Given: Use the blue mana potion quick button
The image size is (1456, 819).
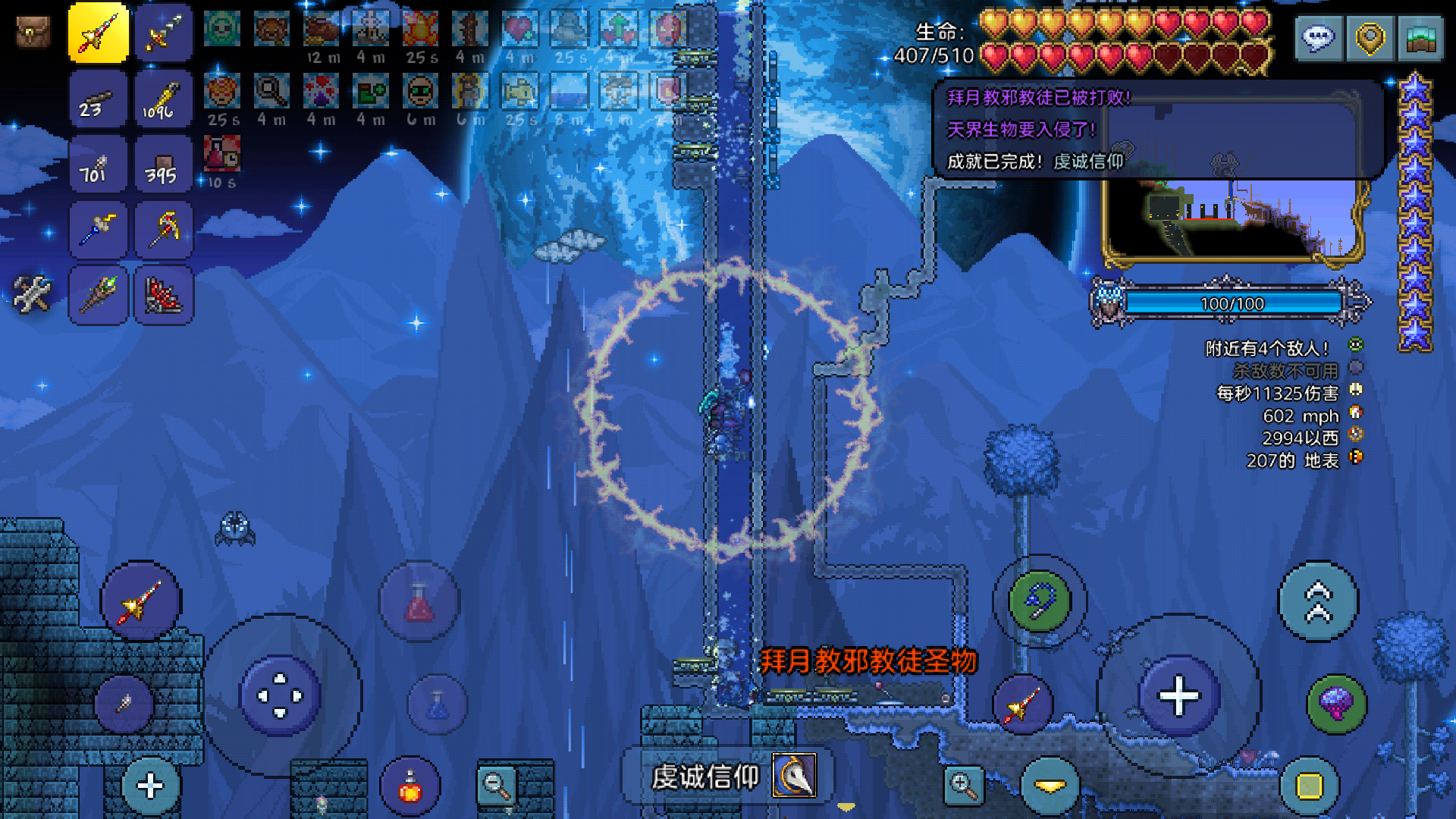Looking at the screenshot, I should pyautogui.click(x=438, y=704).
